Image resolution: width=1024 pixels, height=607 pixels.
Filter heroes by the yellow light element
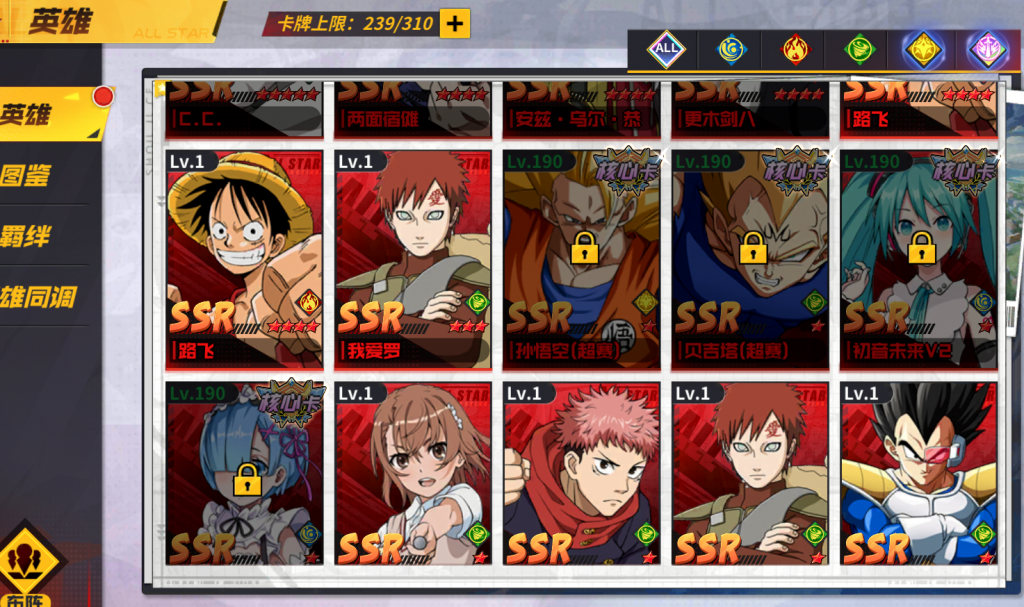coord(921,48)
